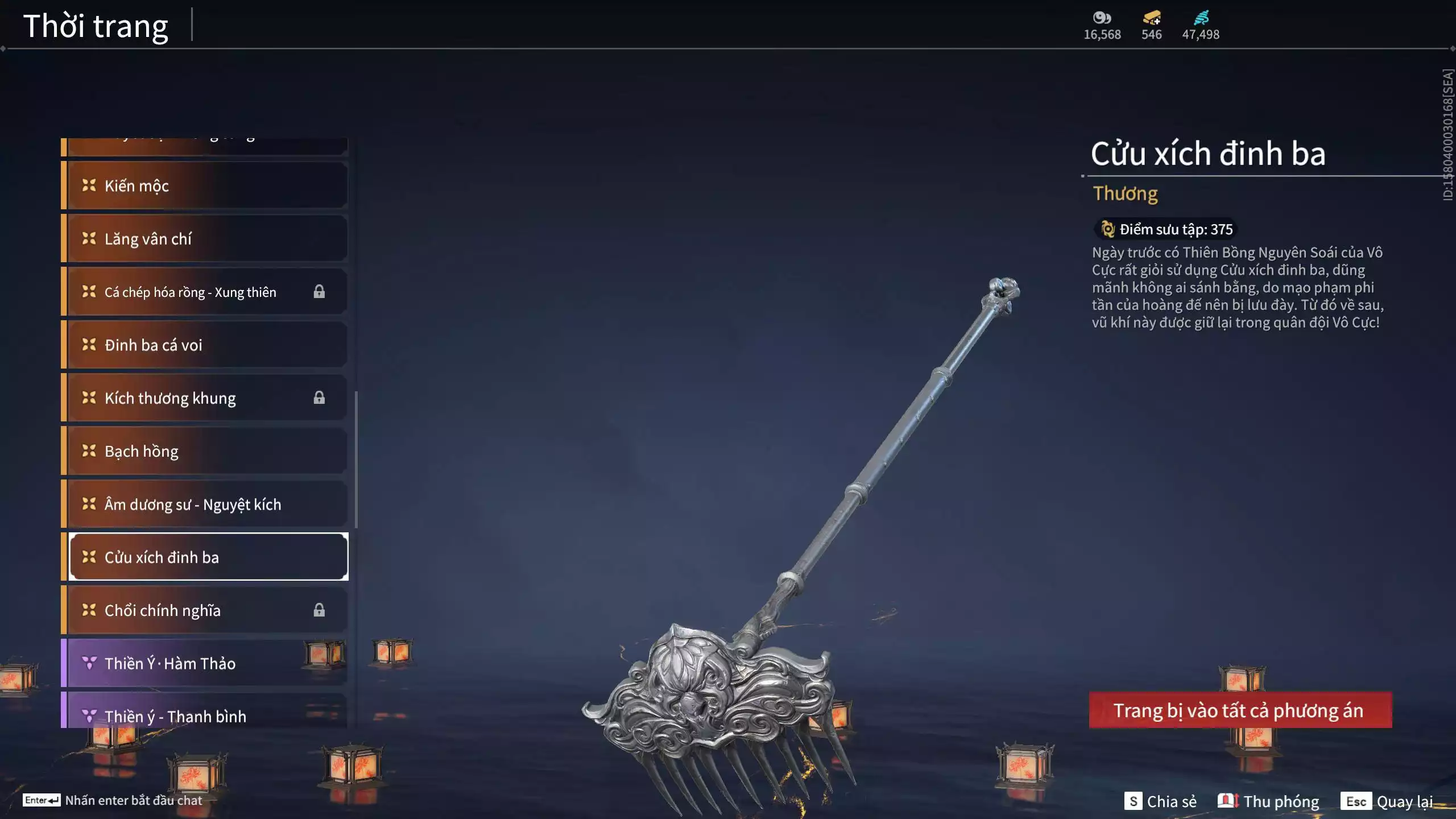Click the Nhấn enter bắt đầu chat prompt
This screenshot has width=1456, height=819.
click(x=134, y=800)
